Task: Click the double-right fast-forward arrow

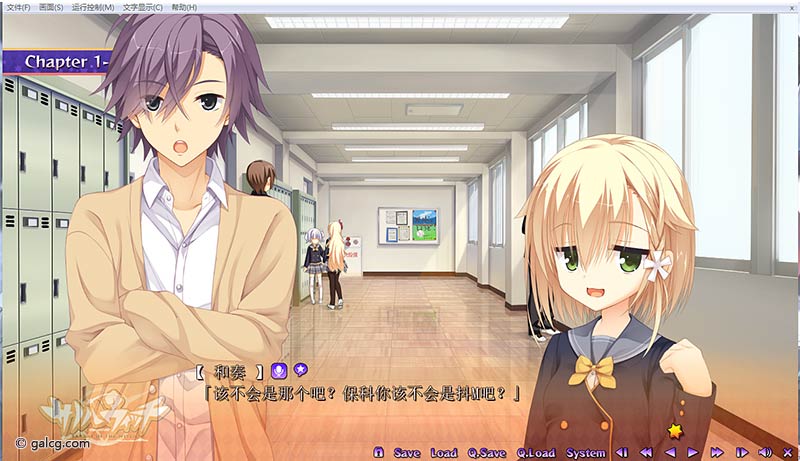Action: tap(717, 453)
